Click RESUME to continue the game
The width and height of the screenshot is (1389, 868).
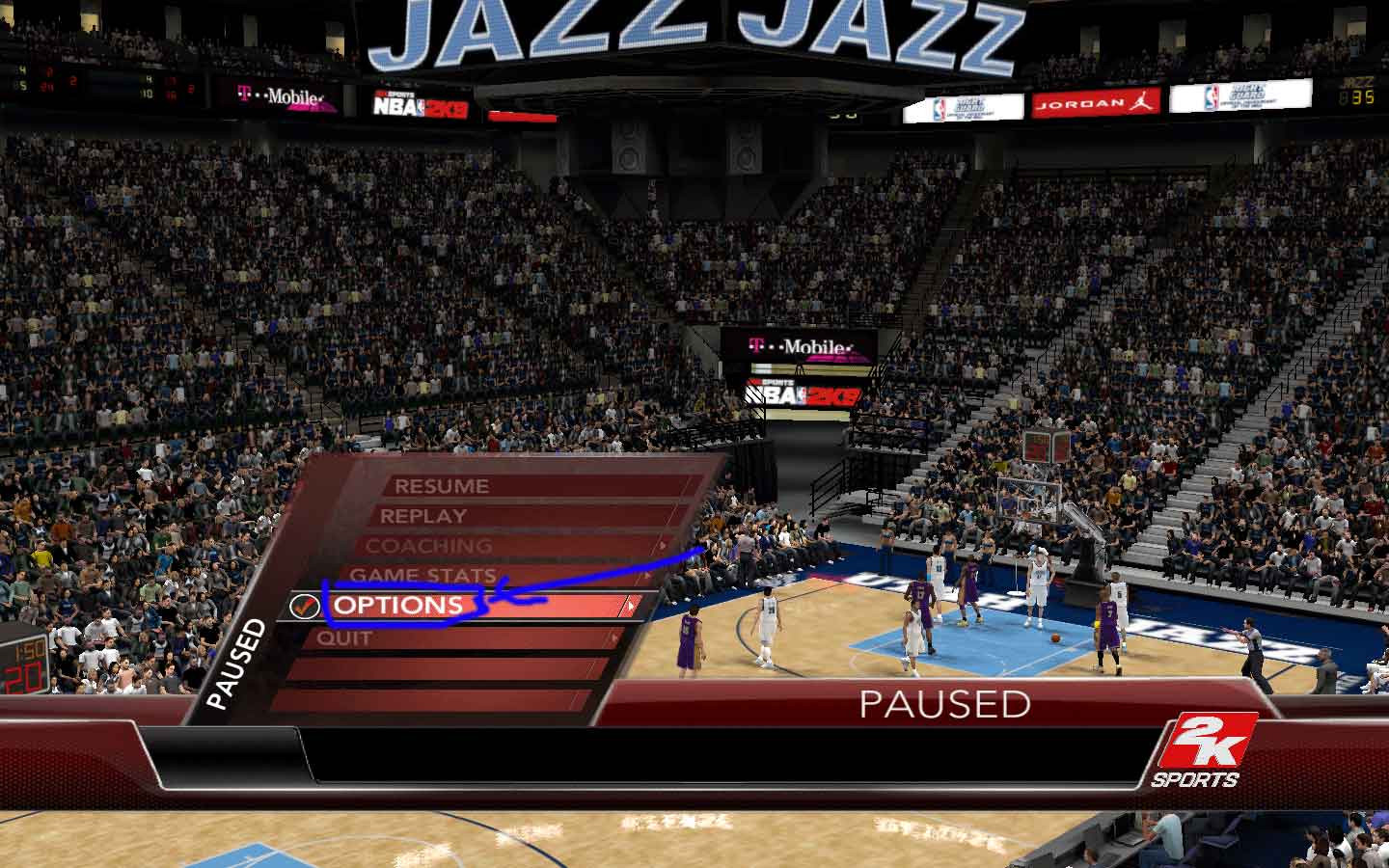point(442,486)
